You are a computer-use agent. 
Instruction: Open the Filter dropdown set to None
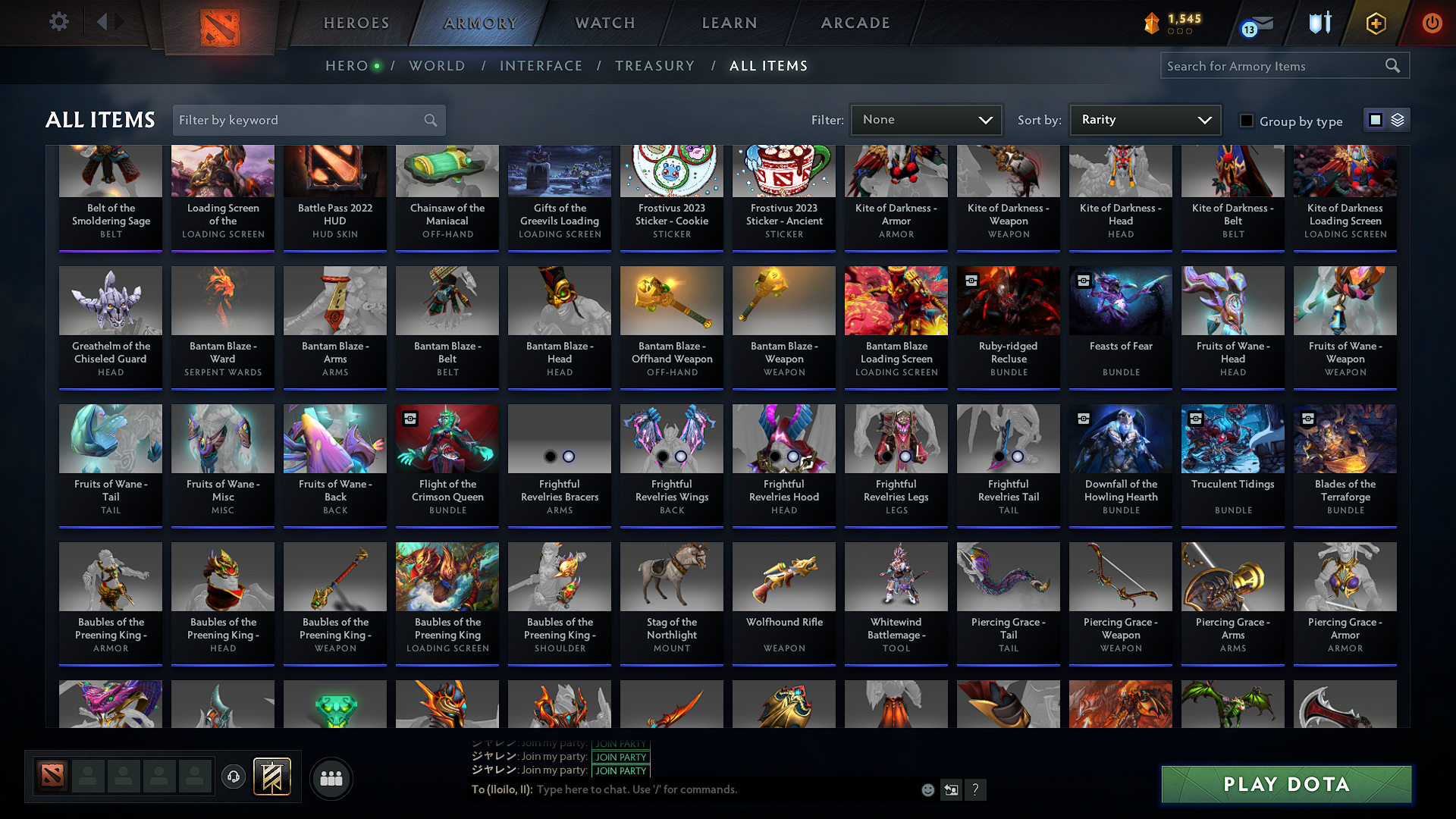click(926, 119)
